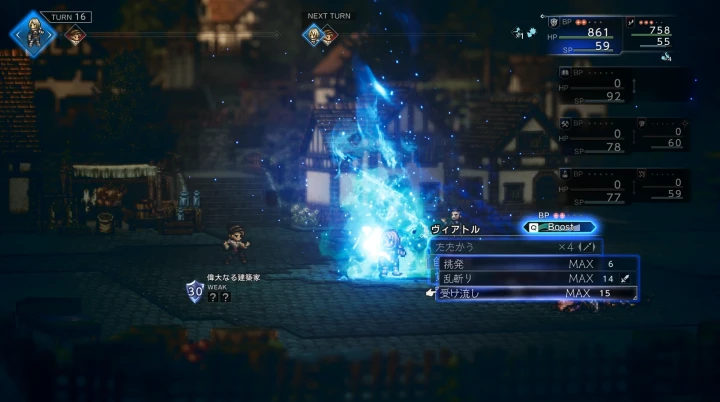The width and height of the screenshot is (720, 402).
Task: Click the enemy portrait in current turn order
Action: pos(75,36)
